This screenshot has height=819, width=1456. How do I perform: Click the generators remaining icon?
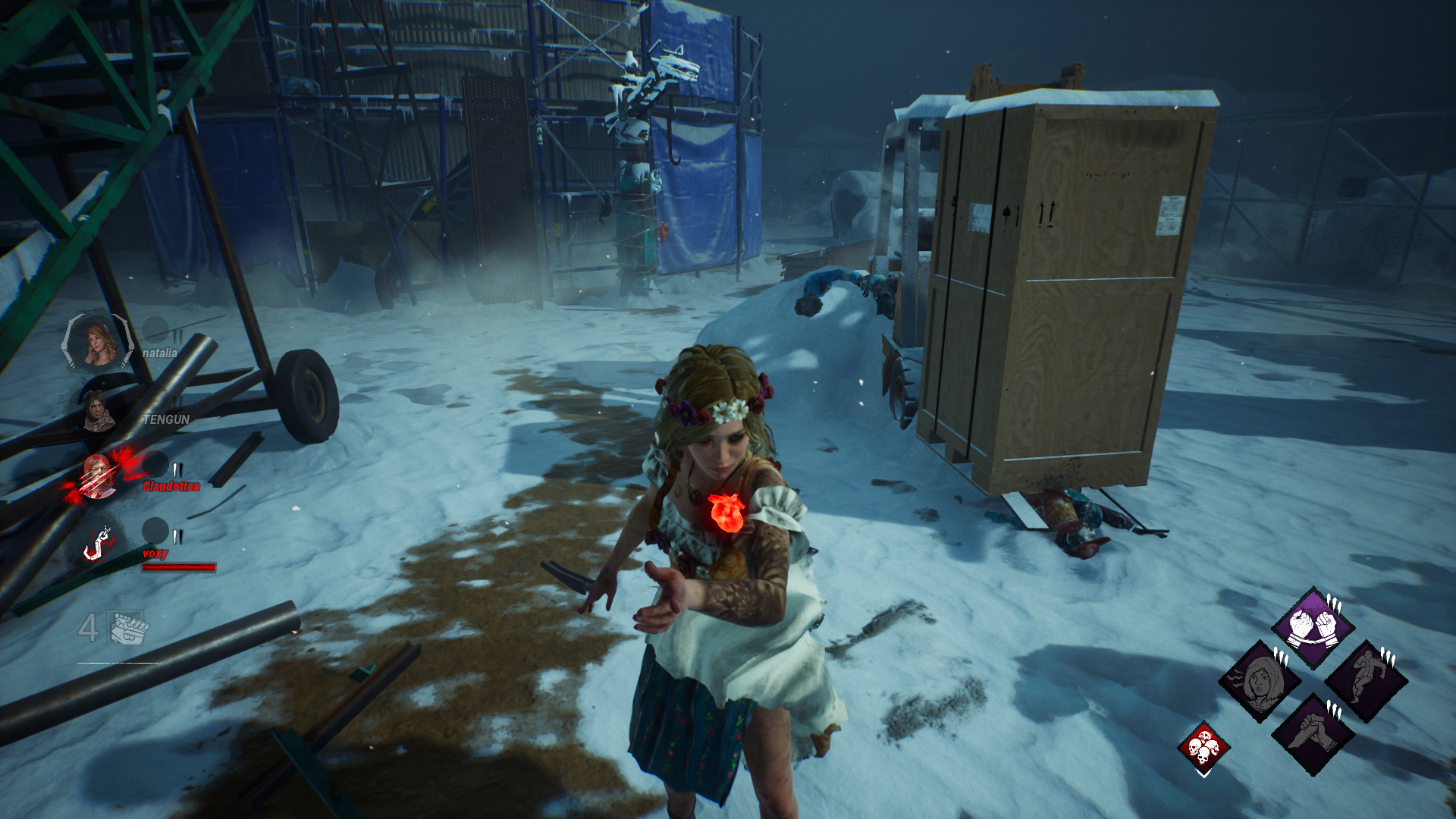click(128, 627)
